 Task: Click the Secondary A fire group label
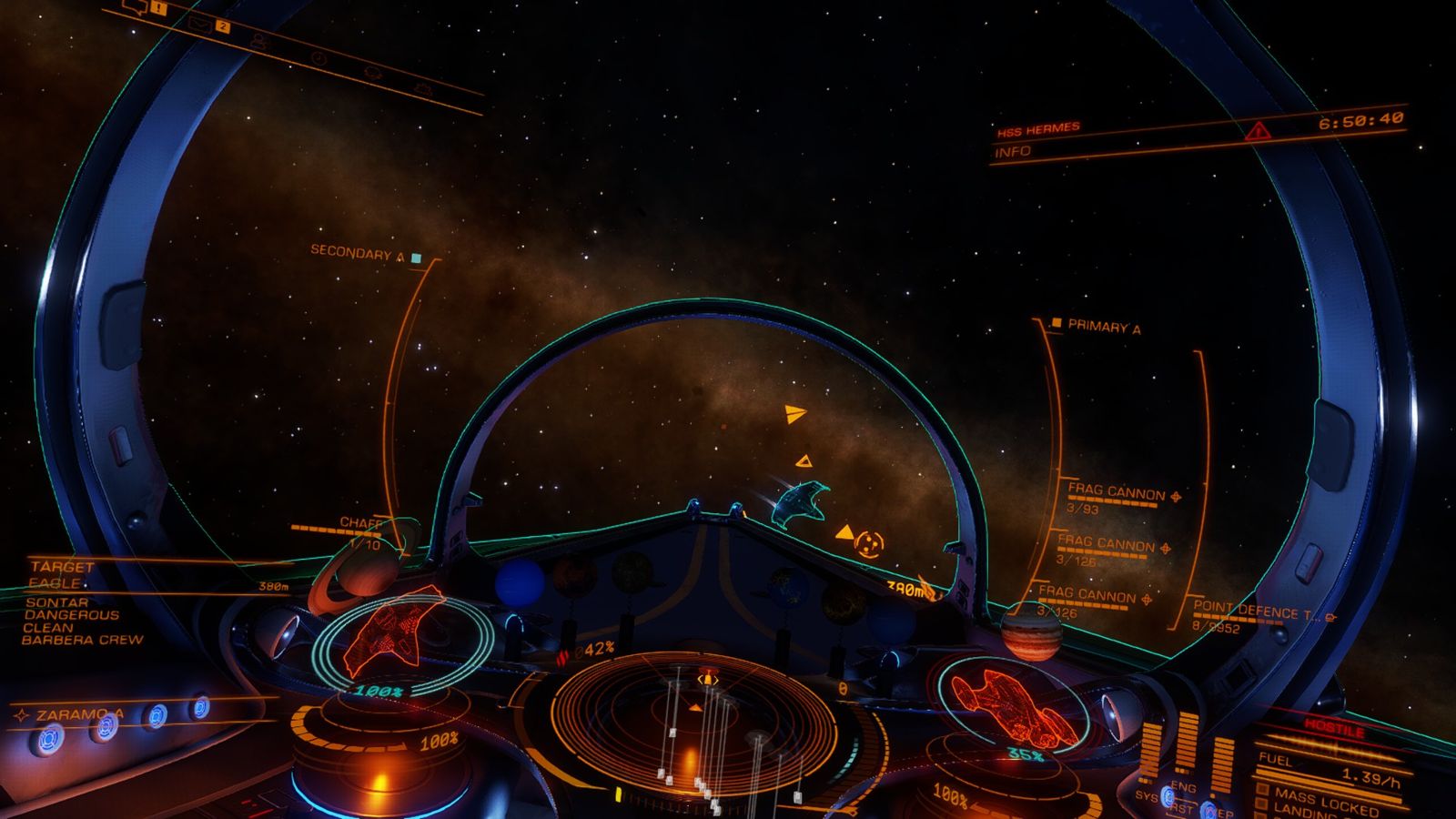pyautogui.click(x=357, y=253)
